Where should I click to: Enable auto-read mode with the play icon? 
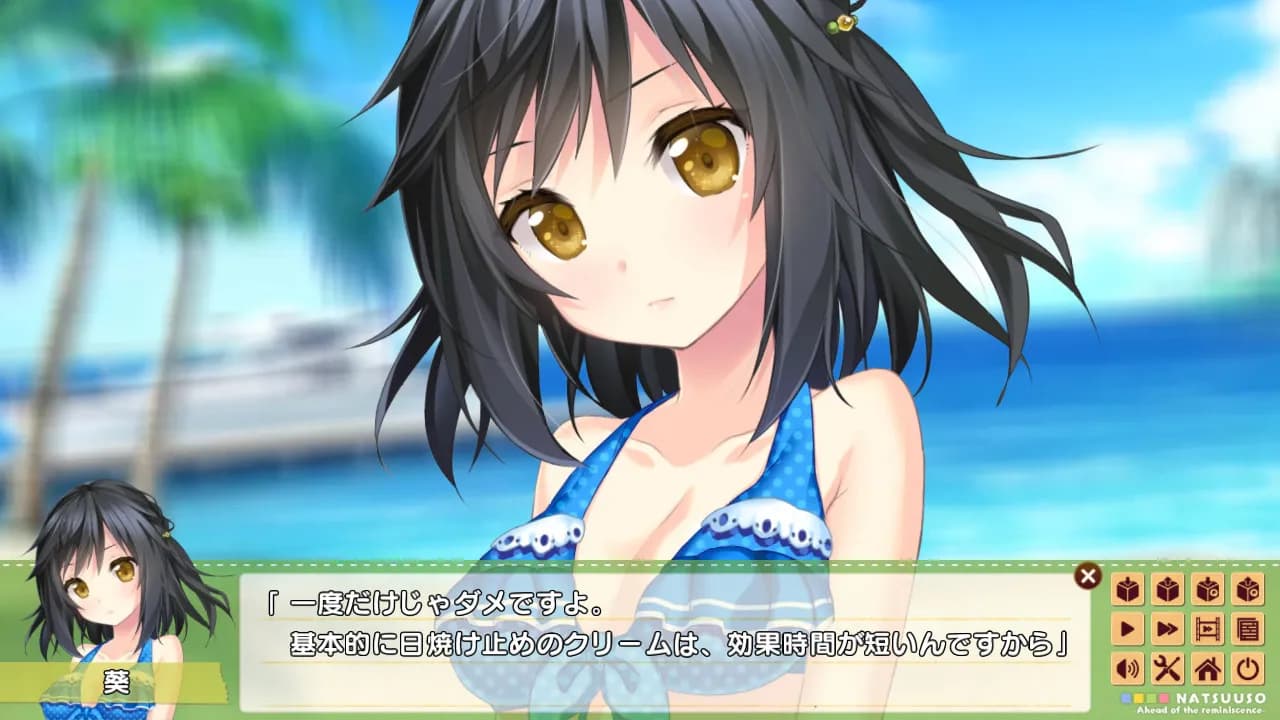point(1126,628)
